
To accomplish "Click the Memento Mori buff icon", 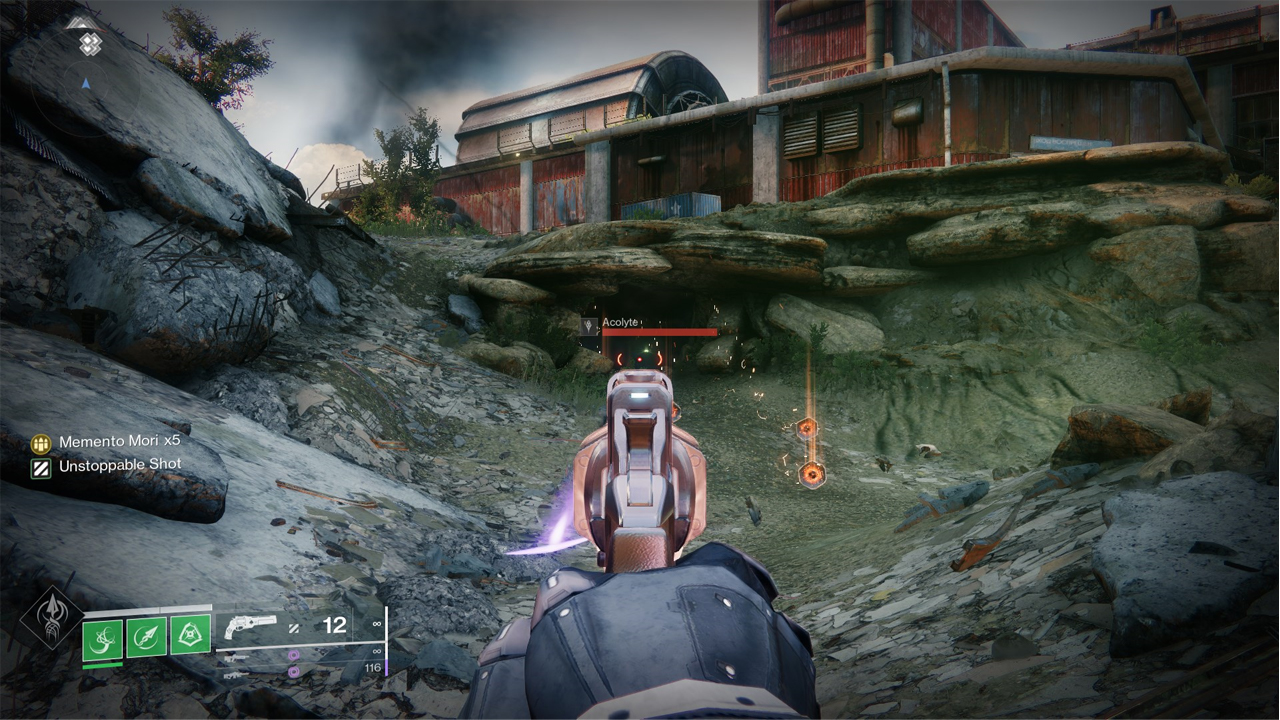I will point(40,442).
